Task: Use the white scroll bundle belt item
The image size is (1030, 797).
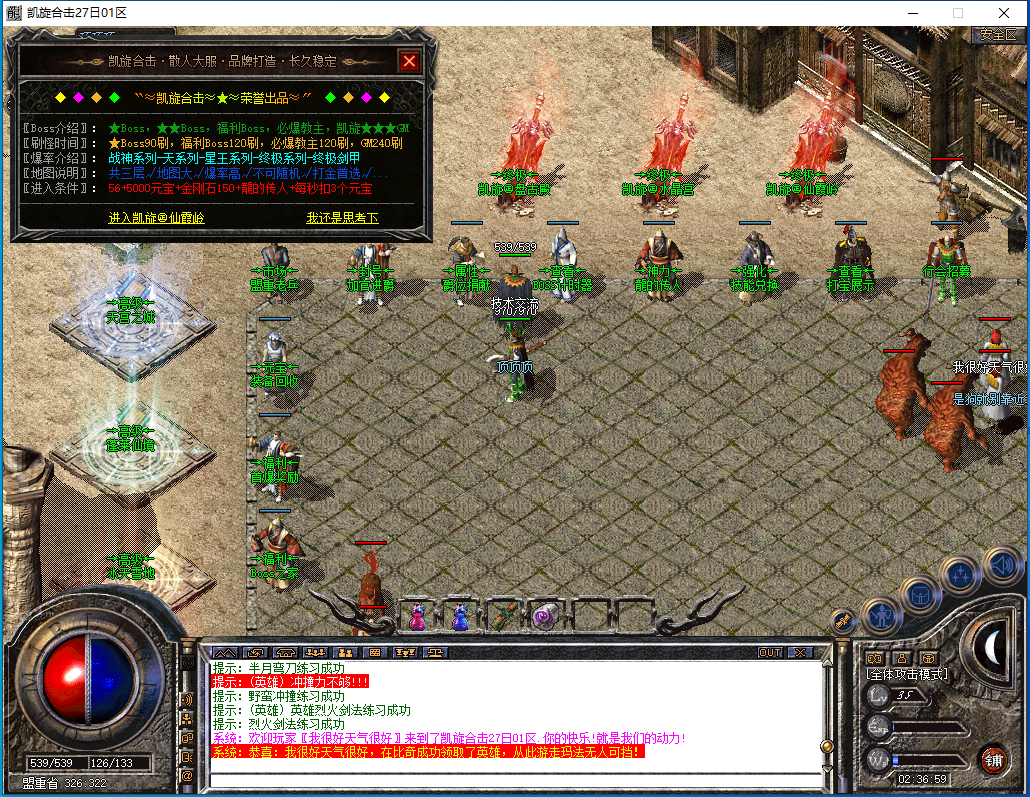Action: tap(545, 616)
